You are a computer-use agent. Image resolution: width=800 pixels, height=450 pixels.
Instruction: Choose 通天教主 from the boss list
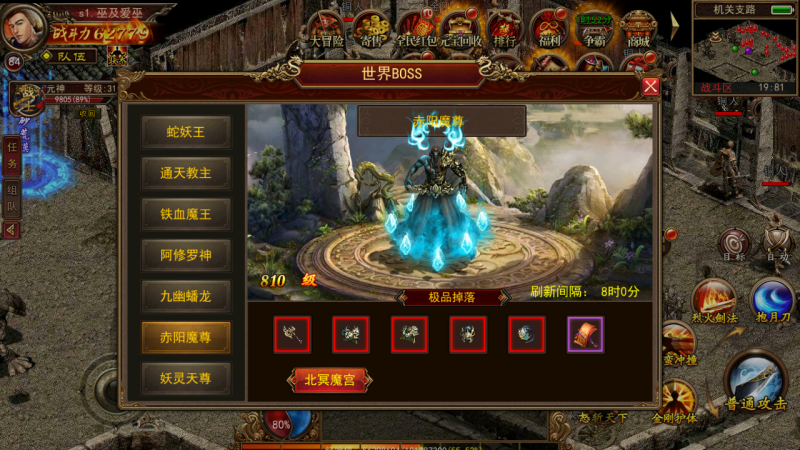[186, 173]
